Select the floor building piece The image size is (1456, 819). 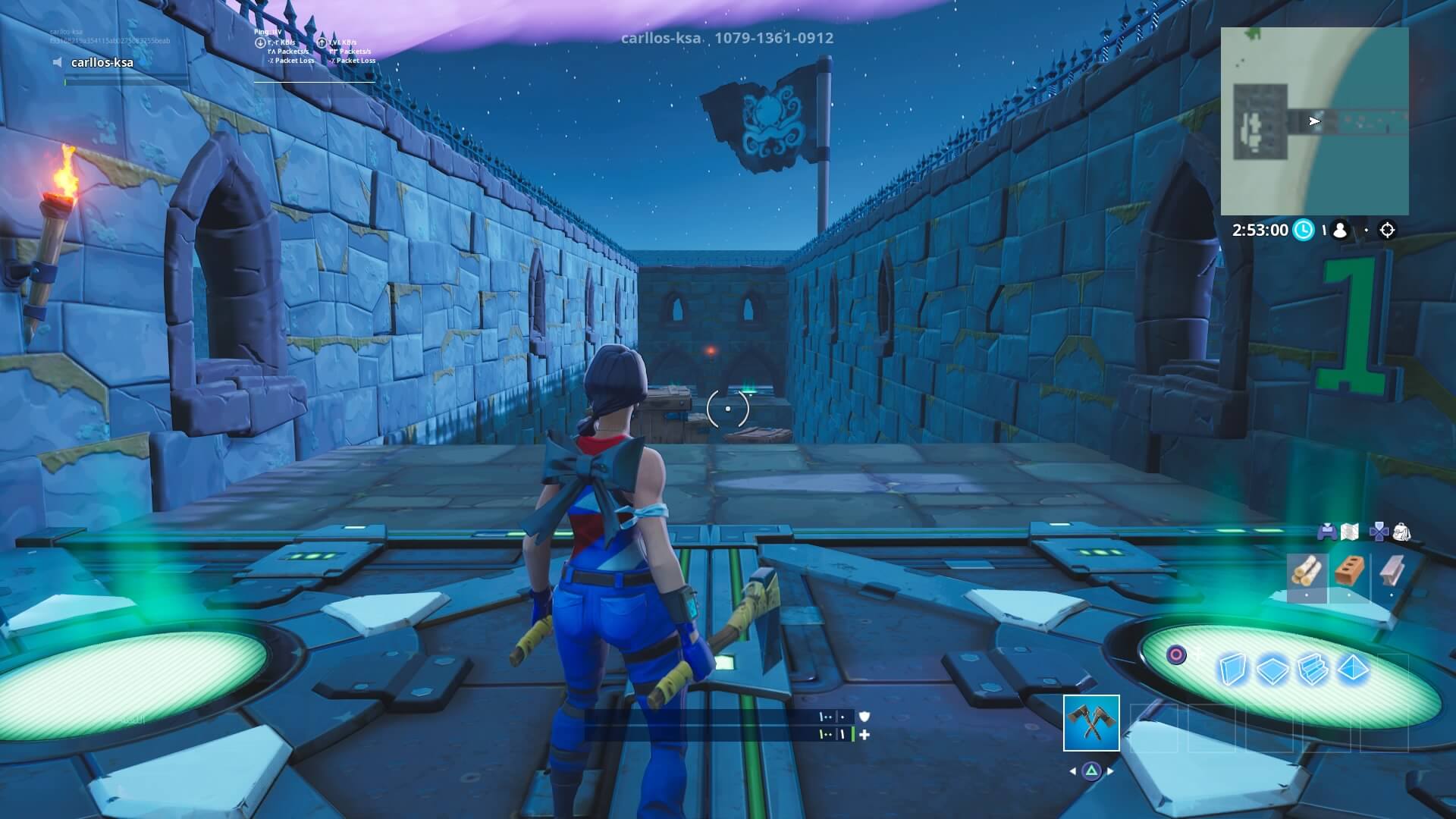coord(1273,670)
